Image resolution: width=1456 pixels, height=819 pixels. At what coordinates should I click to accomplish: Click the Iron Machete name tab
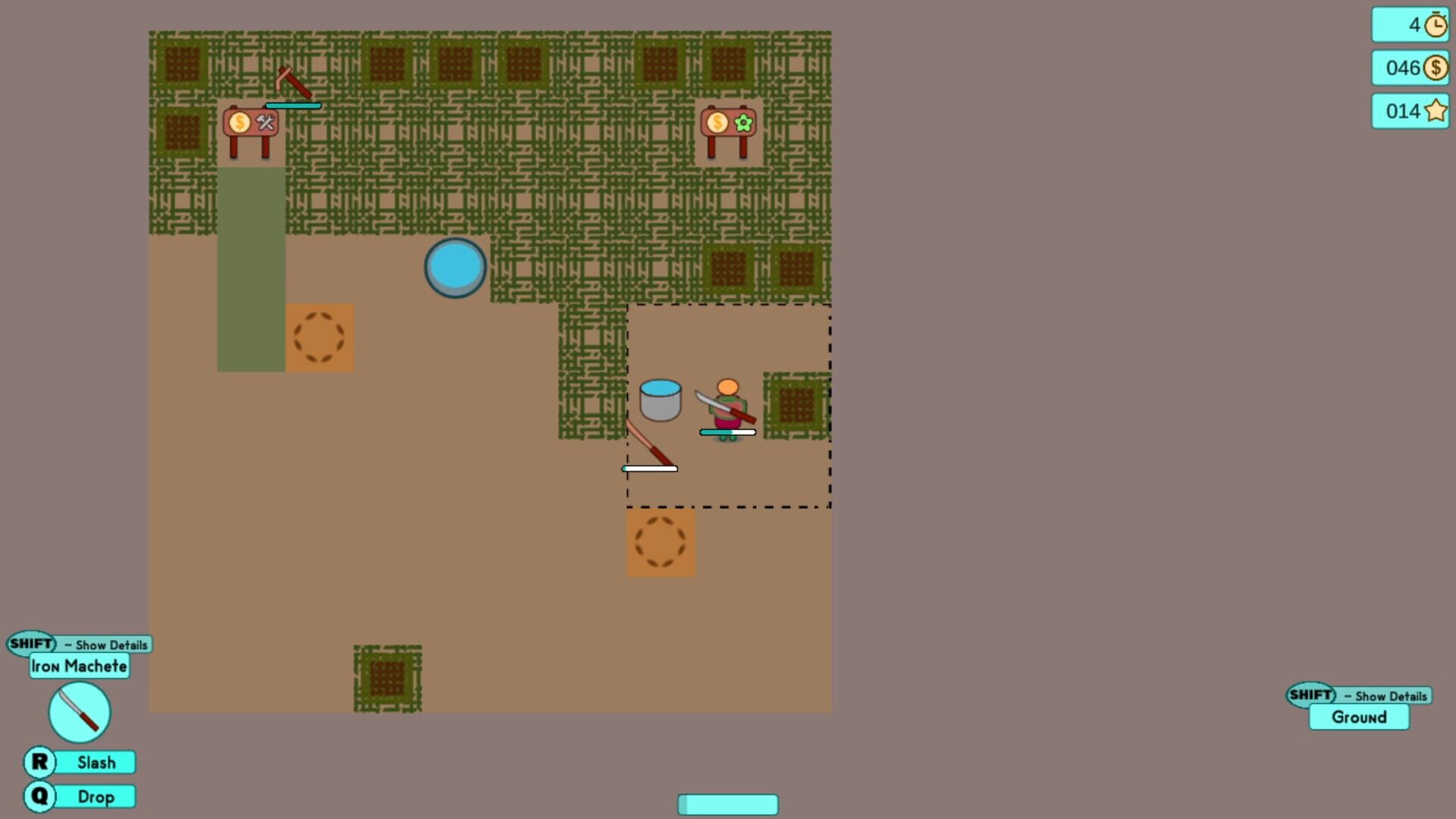point(79,666)
